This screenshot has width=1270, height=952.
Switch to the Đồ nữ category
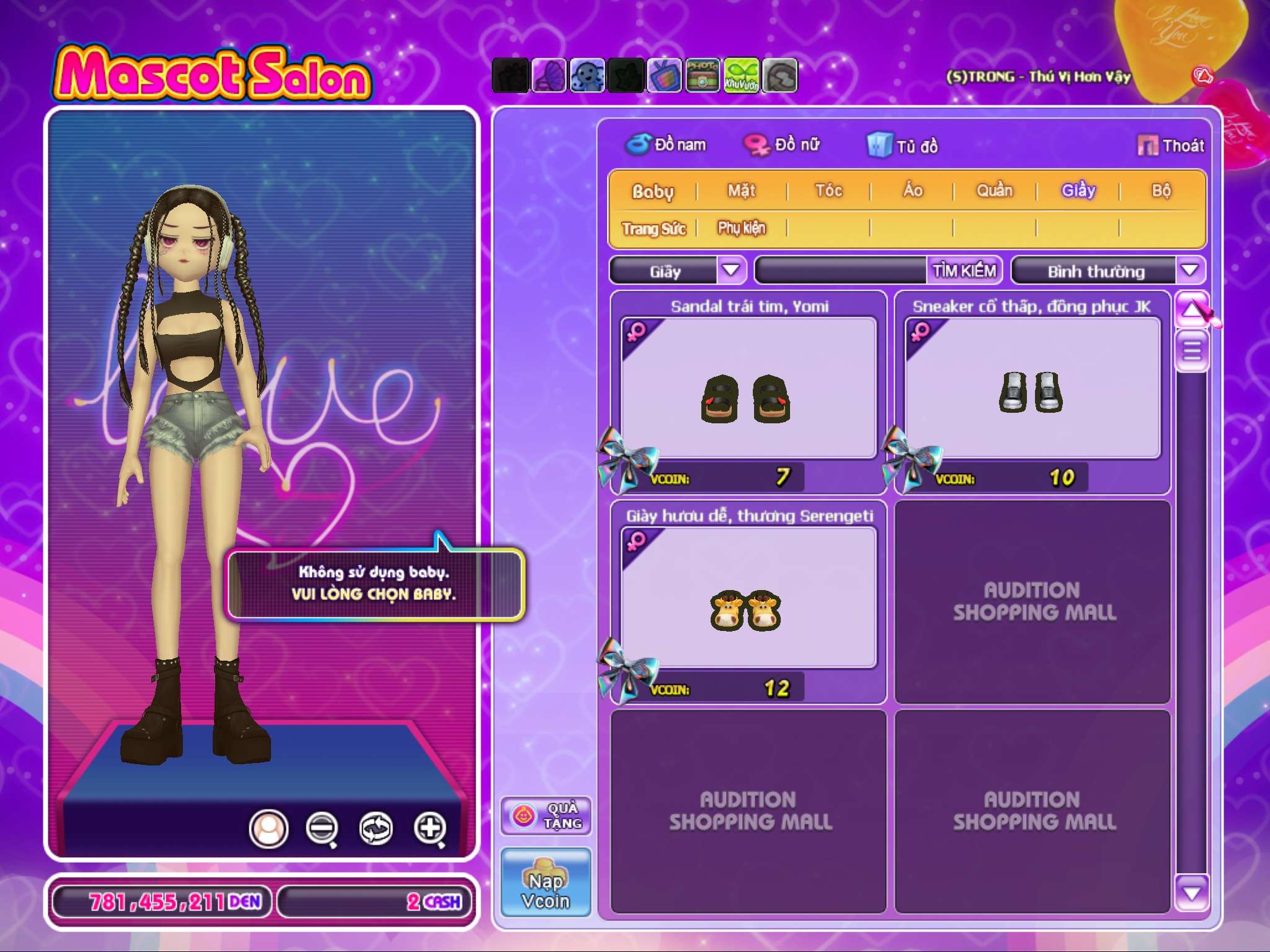783,145
